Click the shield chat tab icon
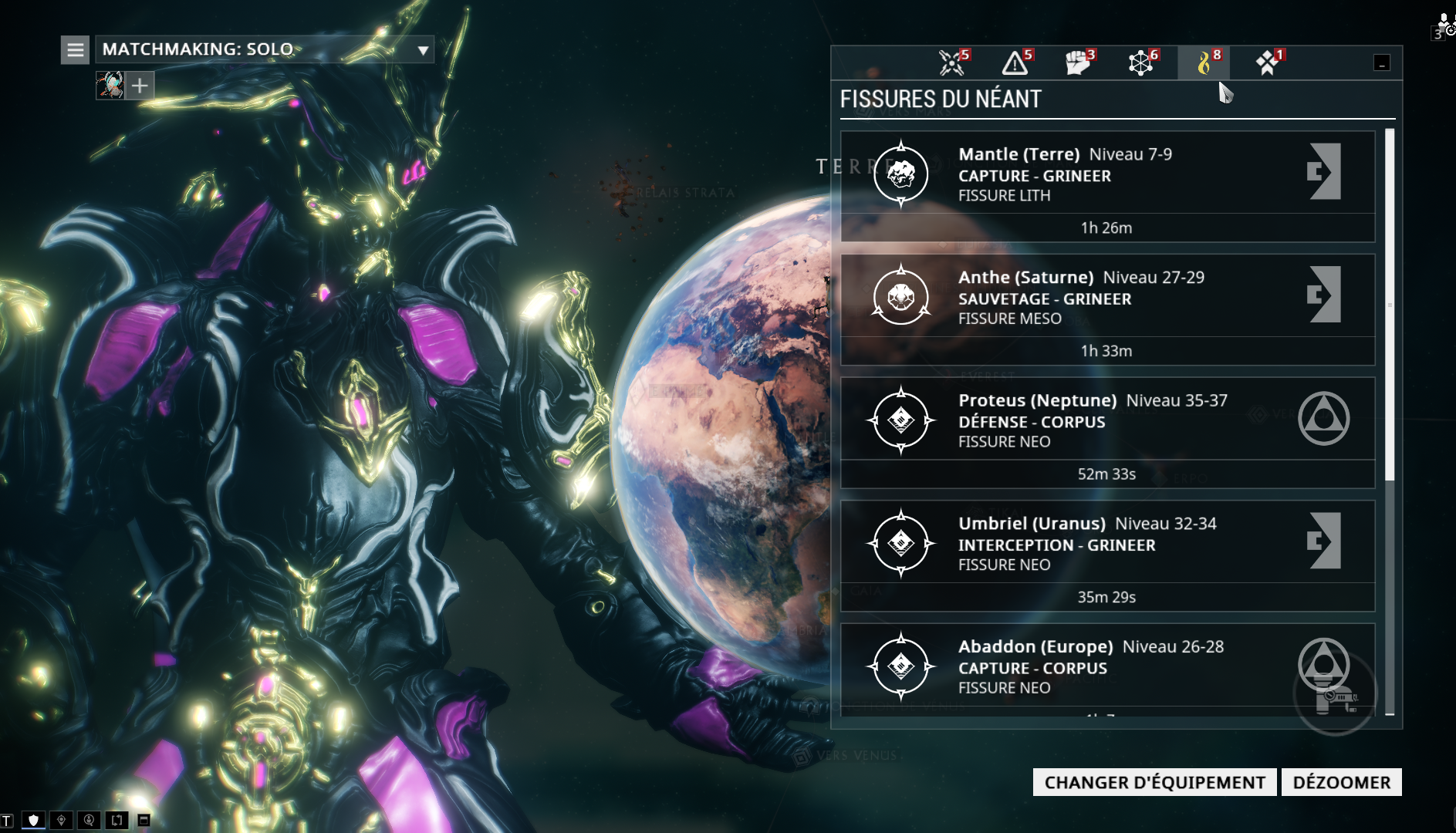 33,820
